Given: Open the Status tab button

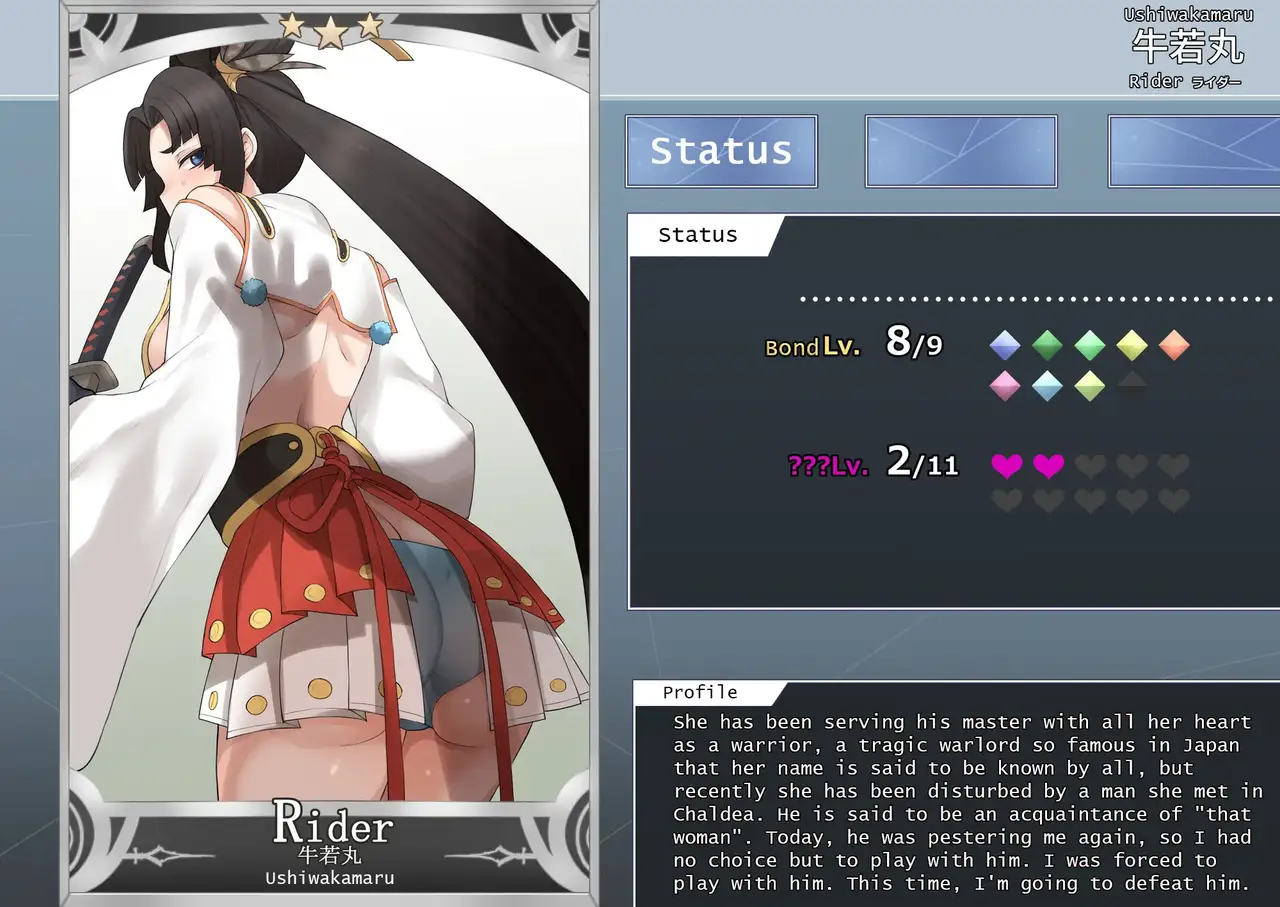Looking at the screenshot, I should coord(721,151).
